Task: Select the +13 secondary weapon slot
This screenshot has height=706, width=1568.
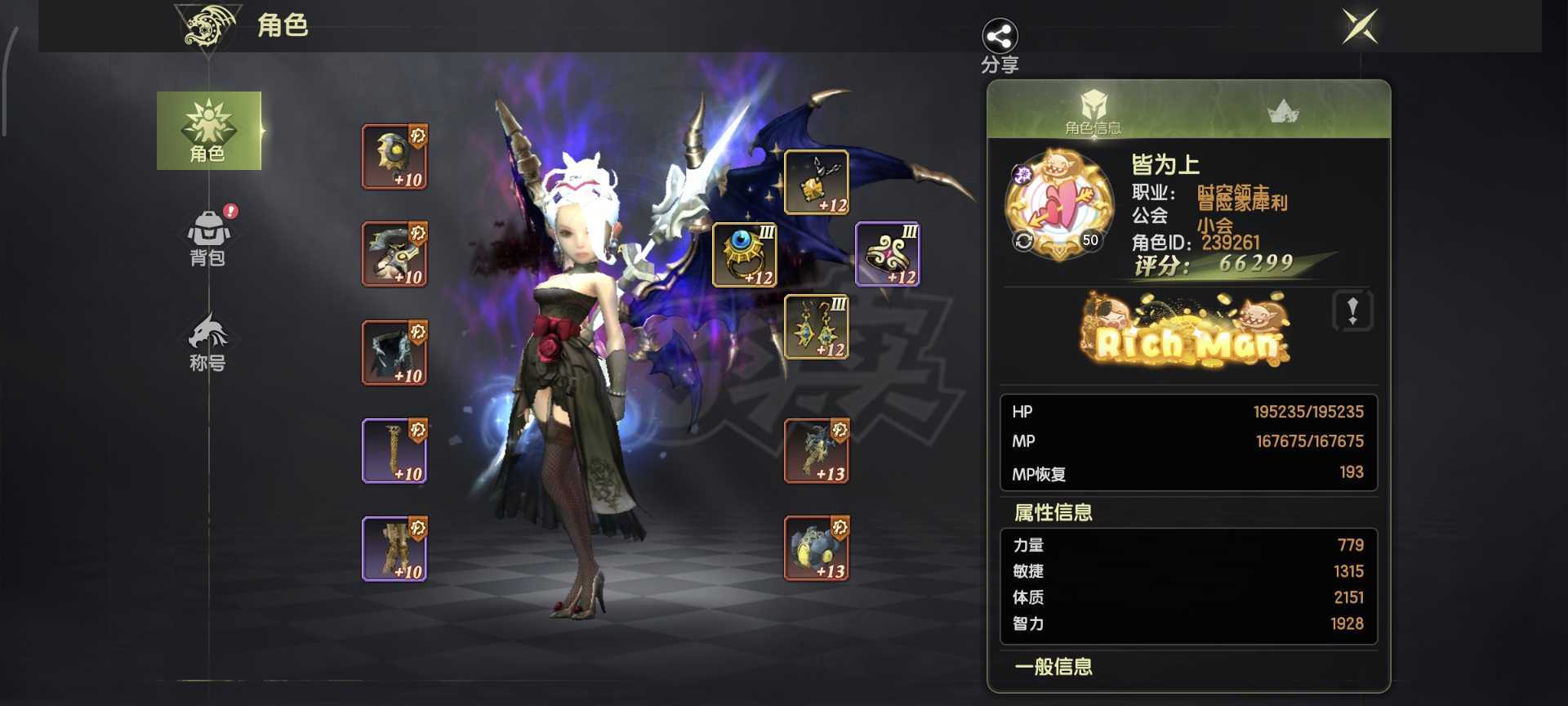Action: click(817, 548)
